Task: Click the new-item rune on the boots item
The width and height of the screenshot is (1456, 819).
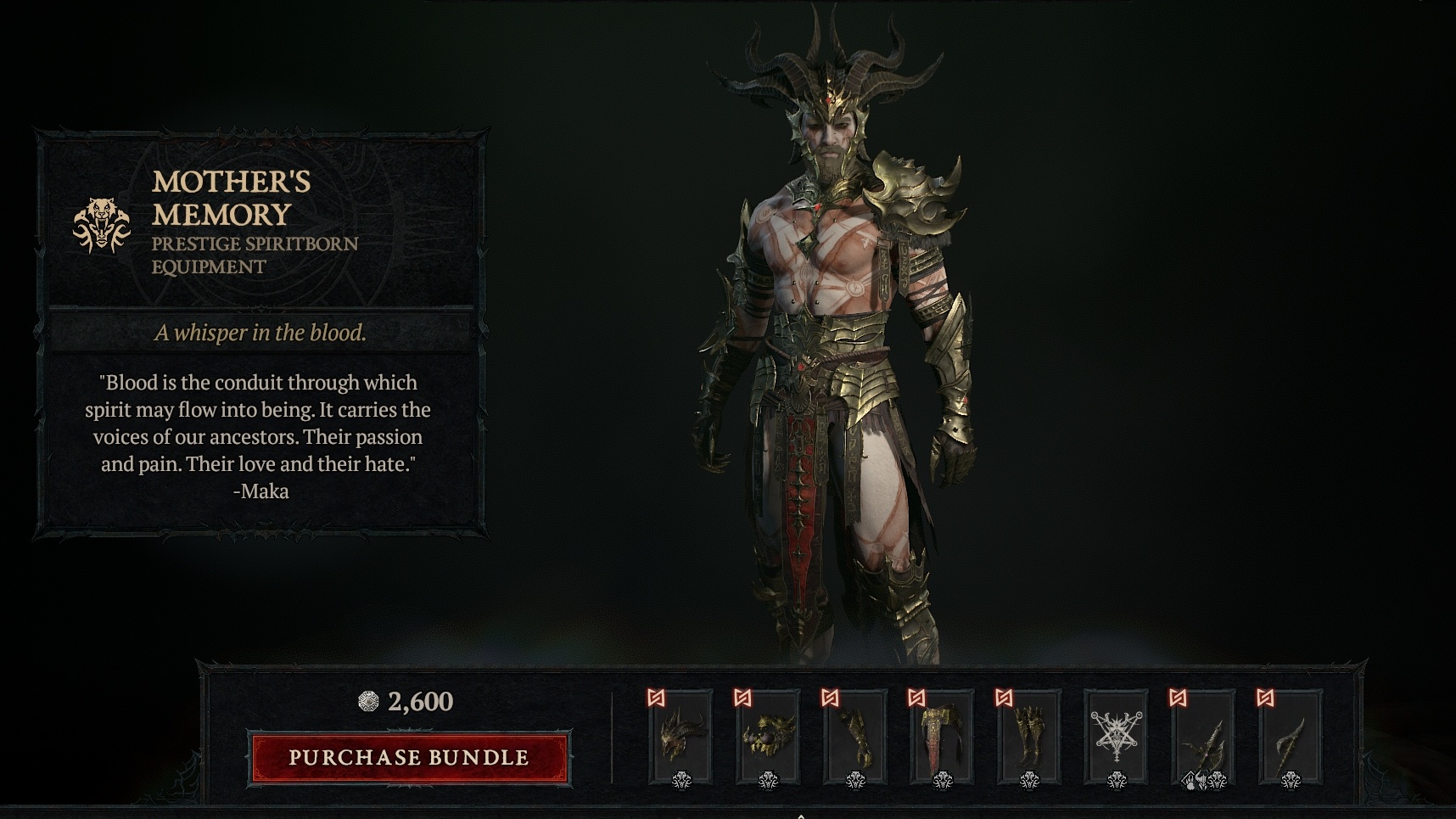Action: [1005, 699]
